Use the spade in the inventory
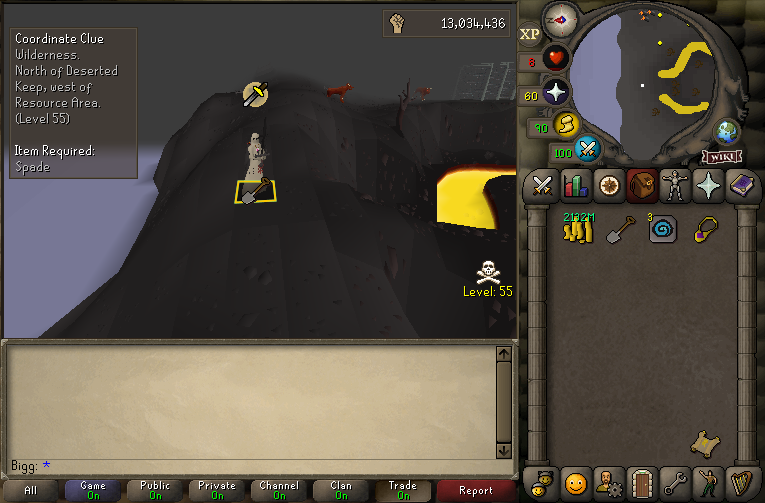This screenshot has width=765, height=503. [x=620, y=230]
